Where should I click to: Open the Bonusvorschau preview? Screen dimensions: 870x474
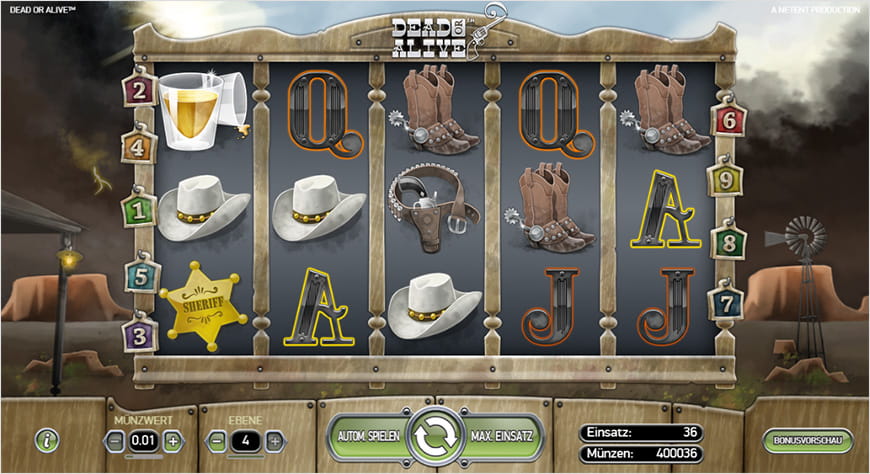pos(806,440)
